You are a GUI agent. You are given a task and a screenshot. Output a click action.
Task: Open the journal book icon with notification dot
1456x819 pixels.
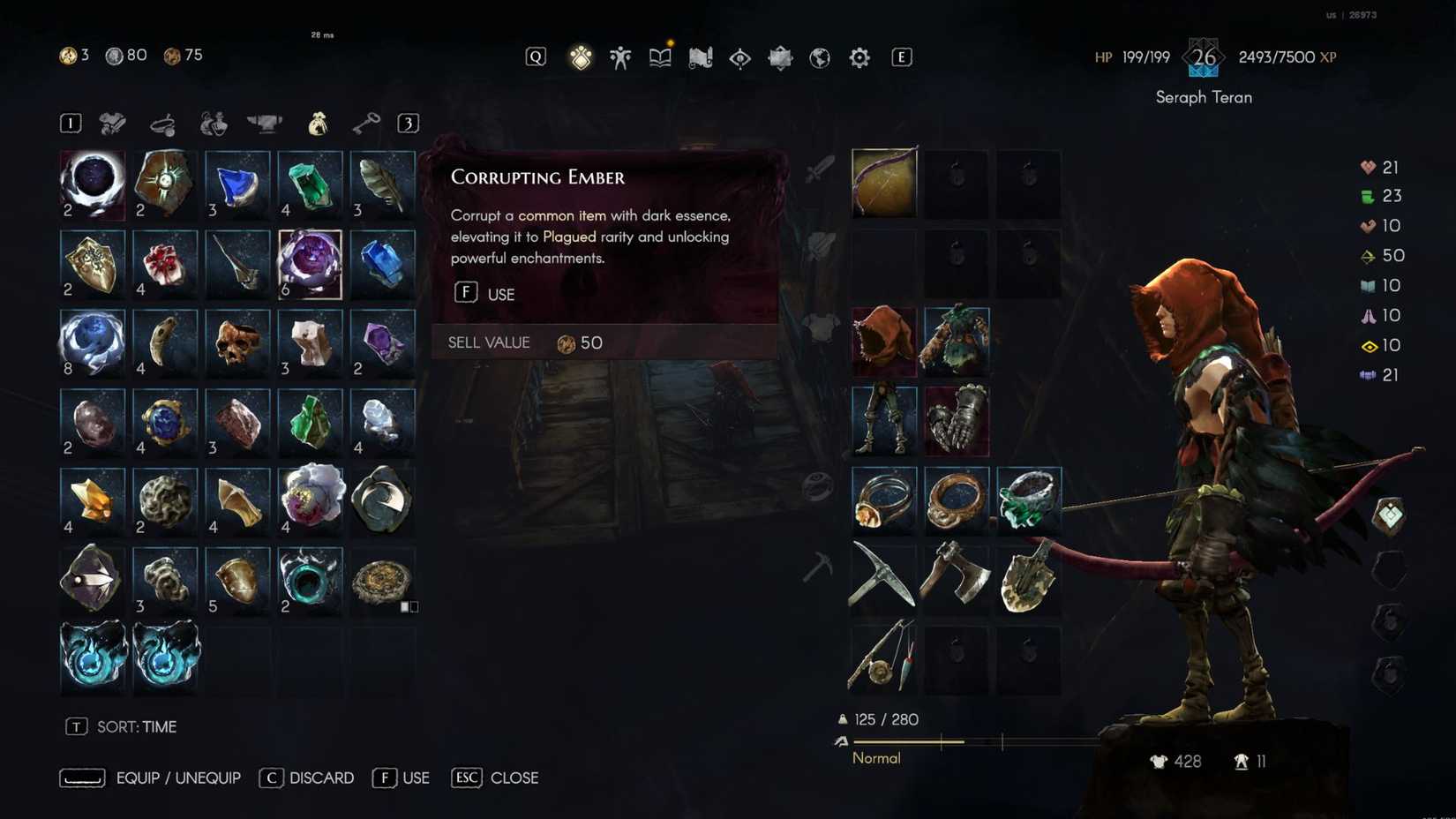(x=659, y=56)
